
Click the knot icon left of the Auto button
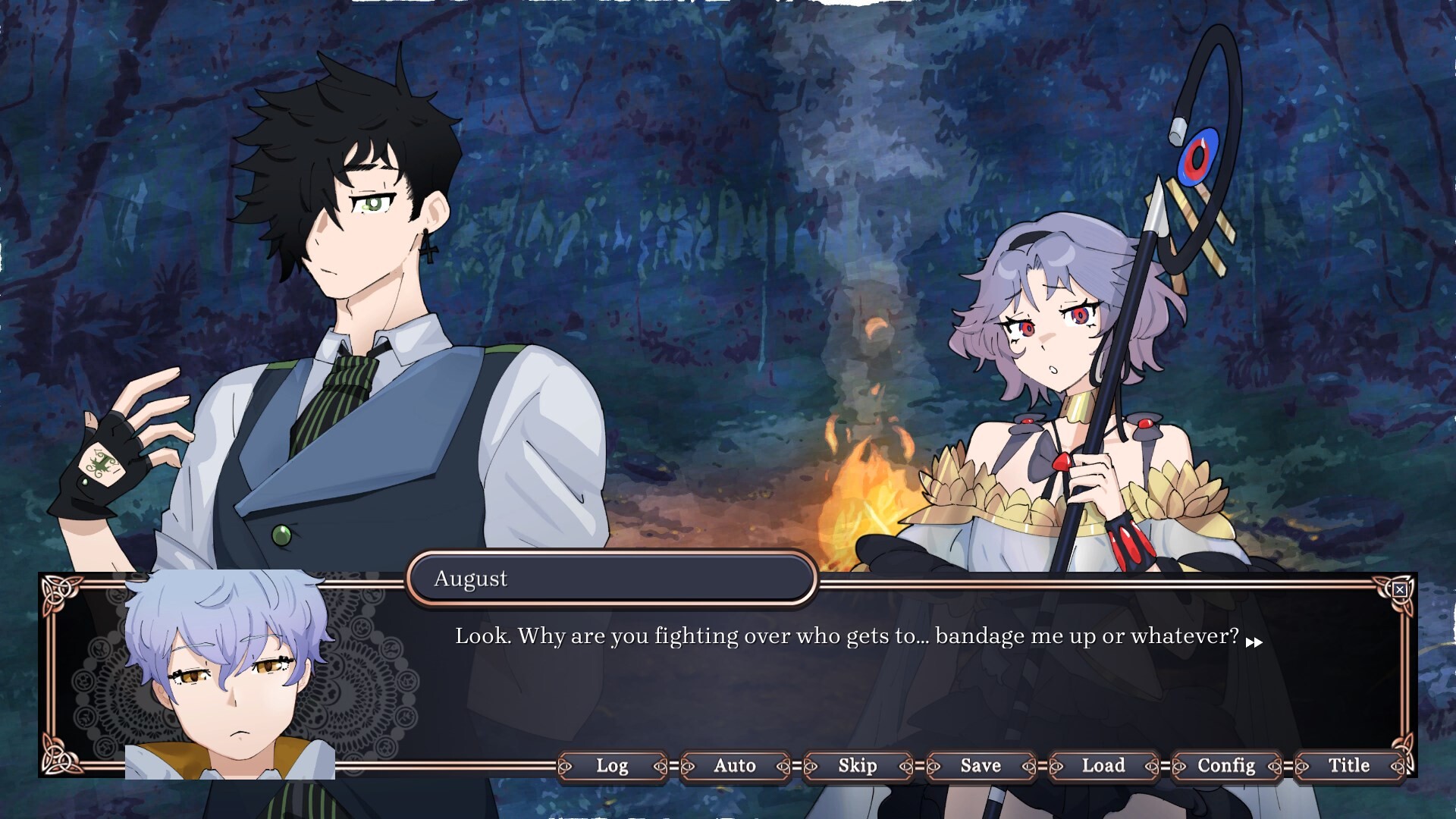click(687, 767)
